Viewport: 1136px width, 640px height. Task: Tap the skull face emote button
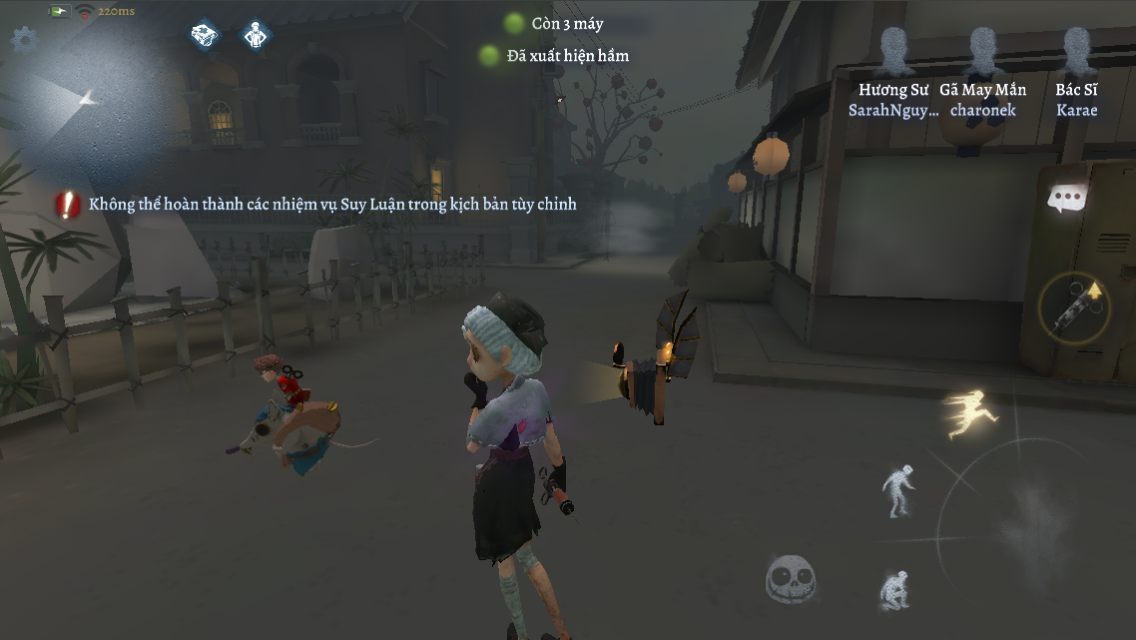(790, 579)
